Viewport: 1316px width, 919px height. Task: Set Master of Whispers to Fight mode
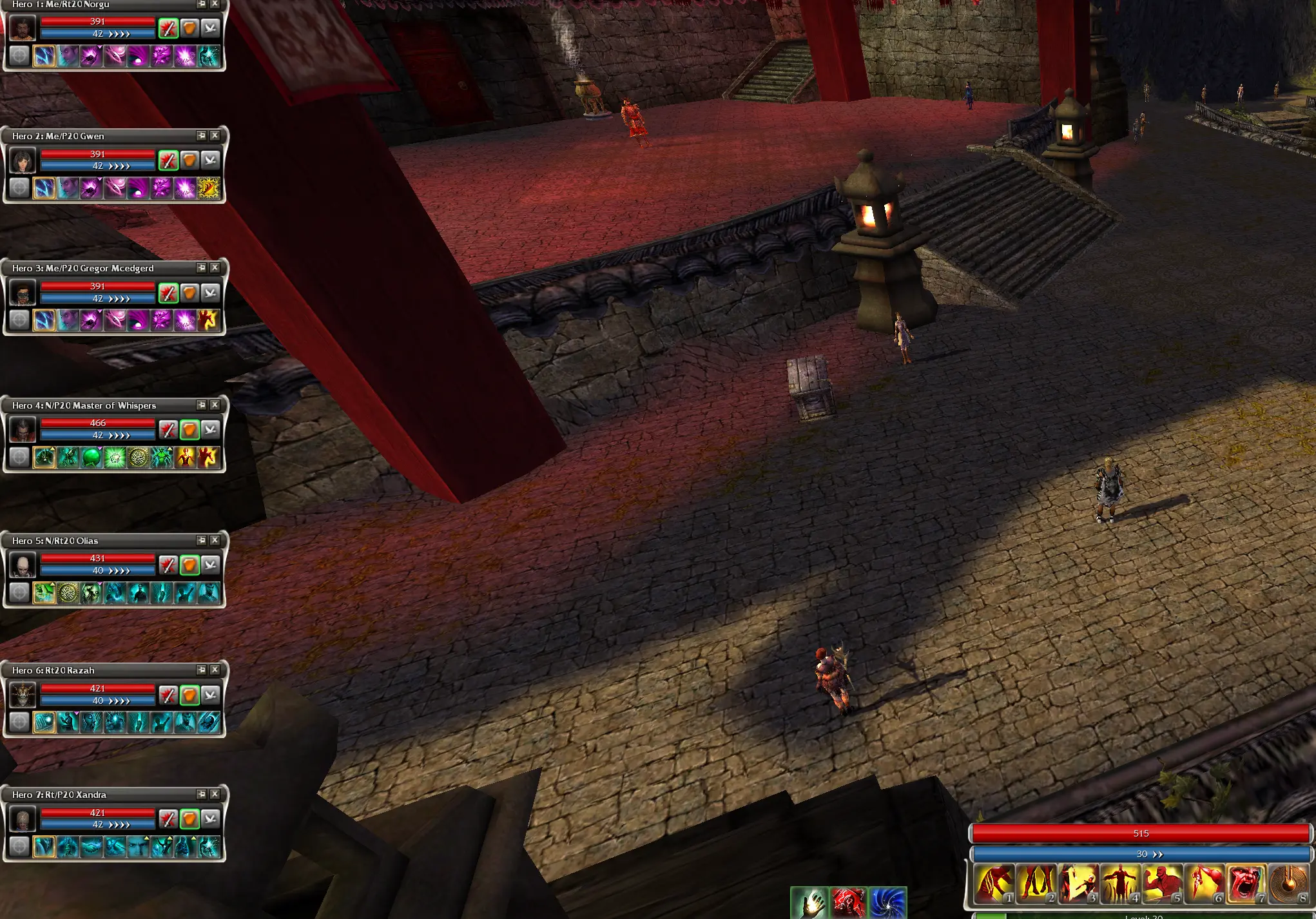click(x=168, y=430)
